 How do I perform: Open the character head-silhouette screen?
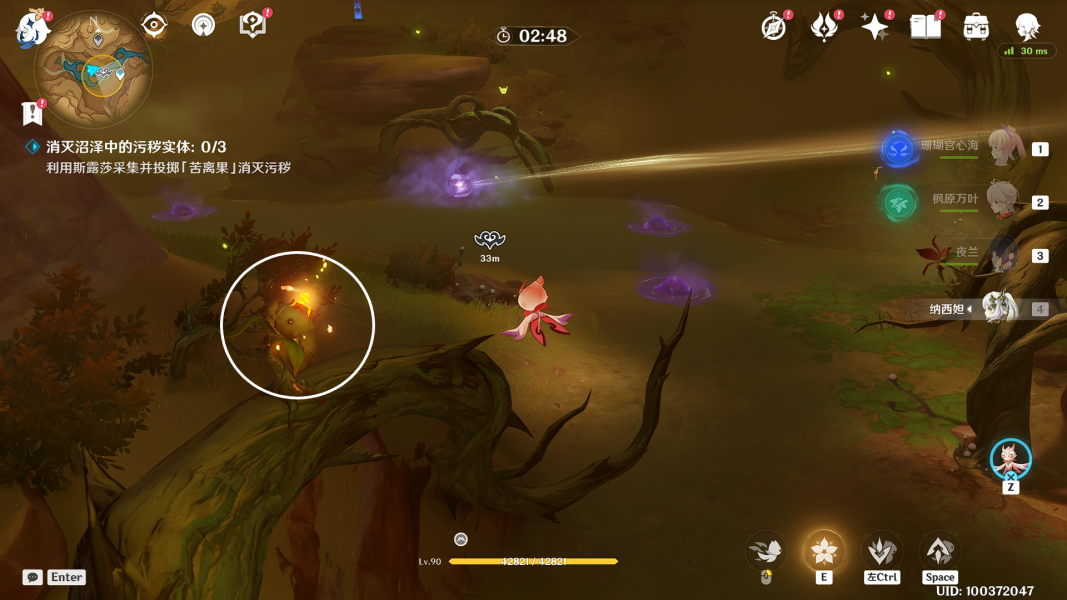coord(1027,27)
